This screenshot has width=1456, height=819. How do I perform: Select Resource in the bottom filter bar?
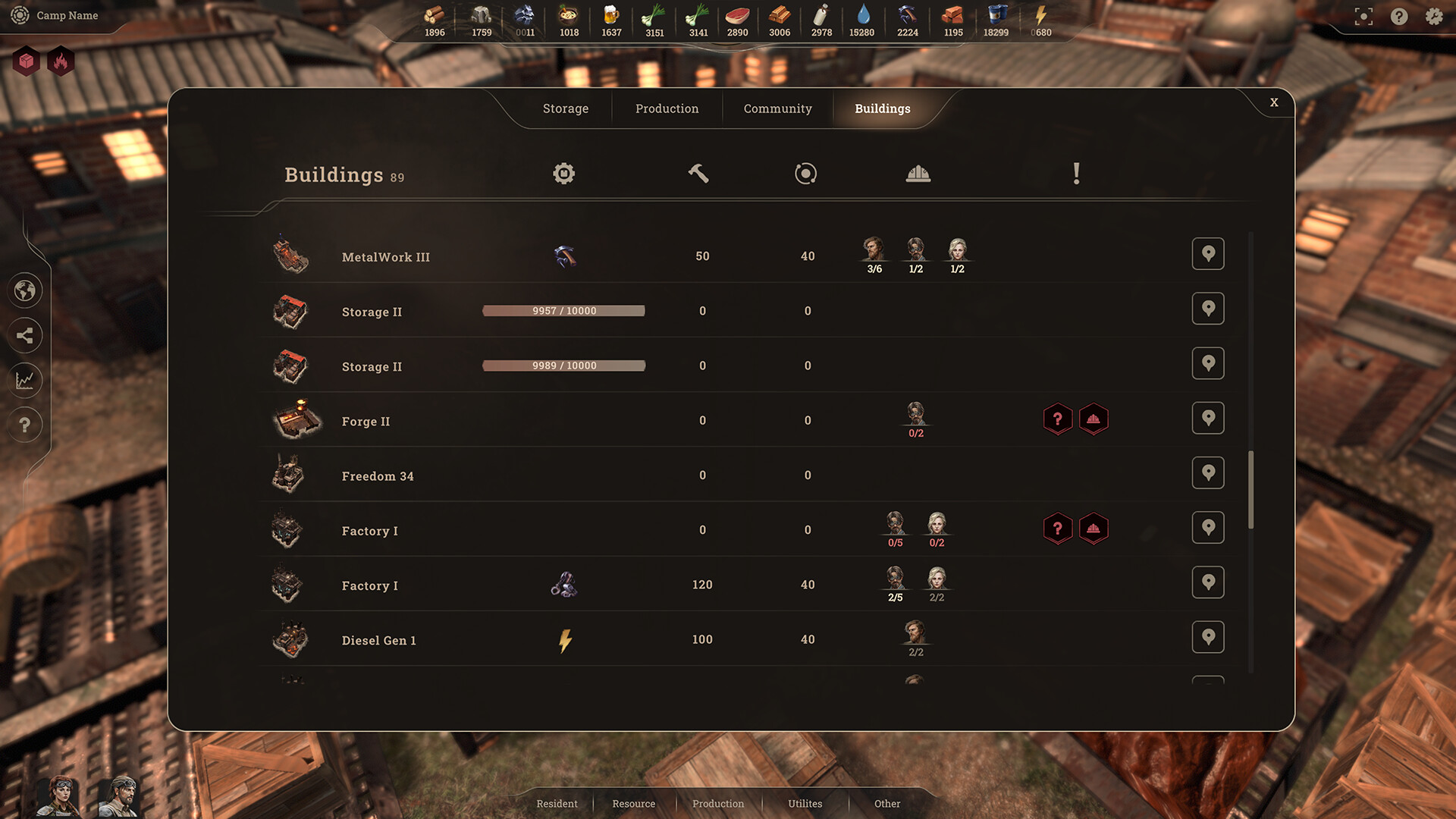pyautogui.click(x=634, y=803)
